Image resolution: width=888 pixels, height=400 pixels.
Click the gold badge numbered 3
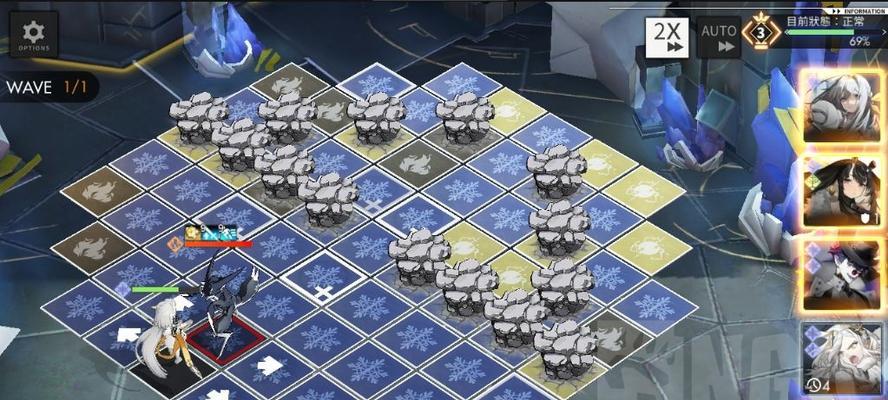click(x=763, y=33)
